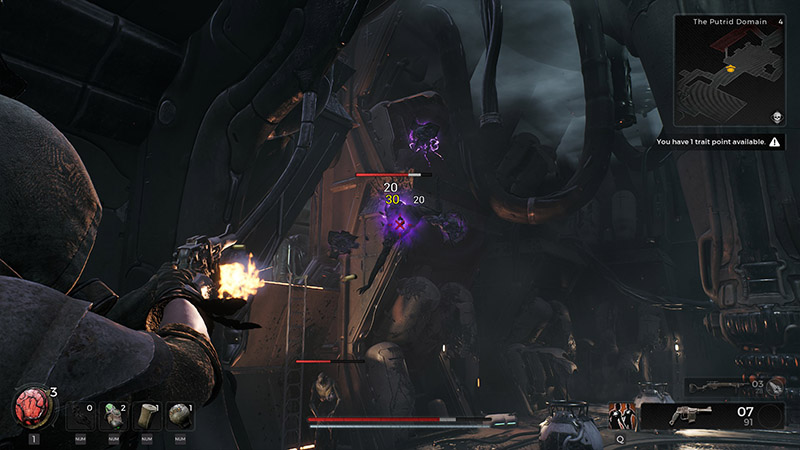Use the bandage roll consumable slot

pos(147,415)
